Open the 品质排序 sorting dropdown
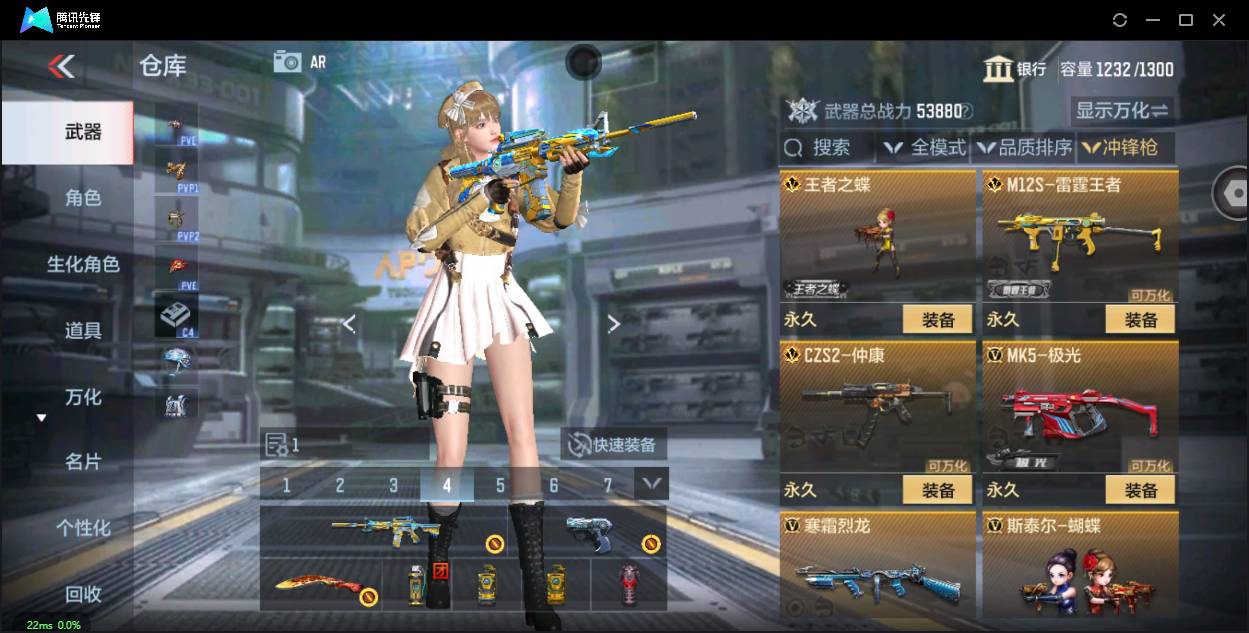 (x=1025, y=148)
